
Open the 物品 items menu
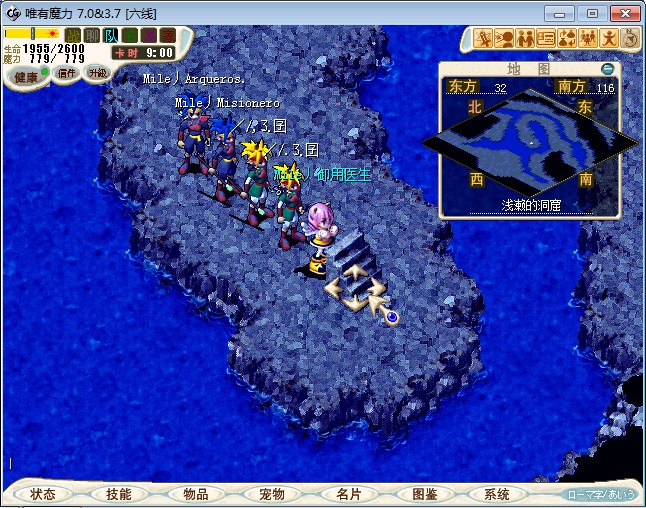(x=195, y=494)
